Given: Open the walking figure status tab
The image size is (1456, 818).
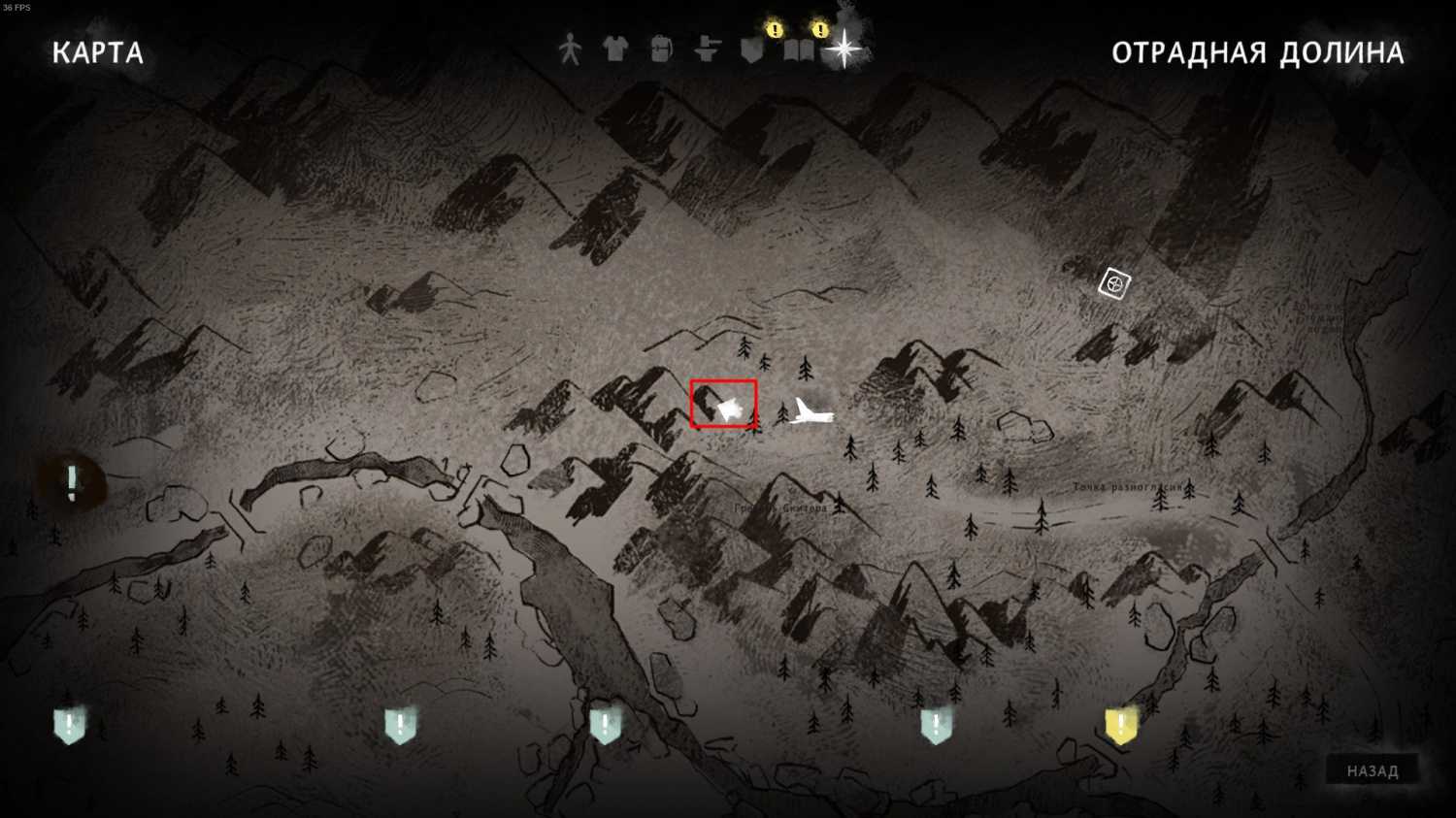Looking at the screenshot, I should tap(570, 49).
